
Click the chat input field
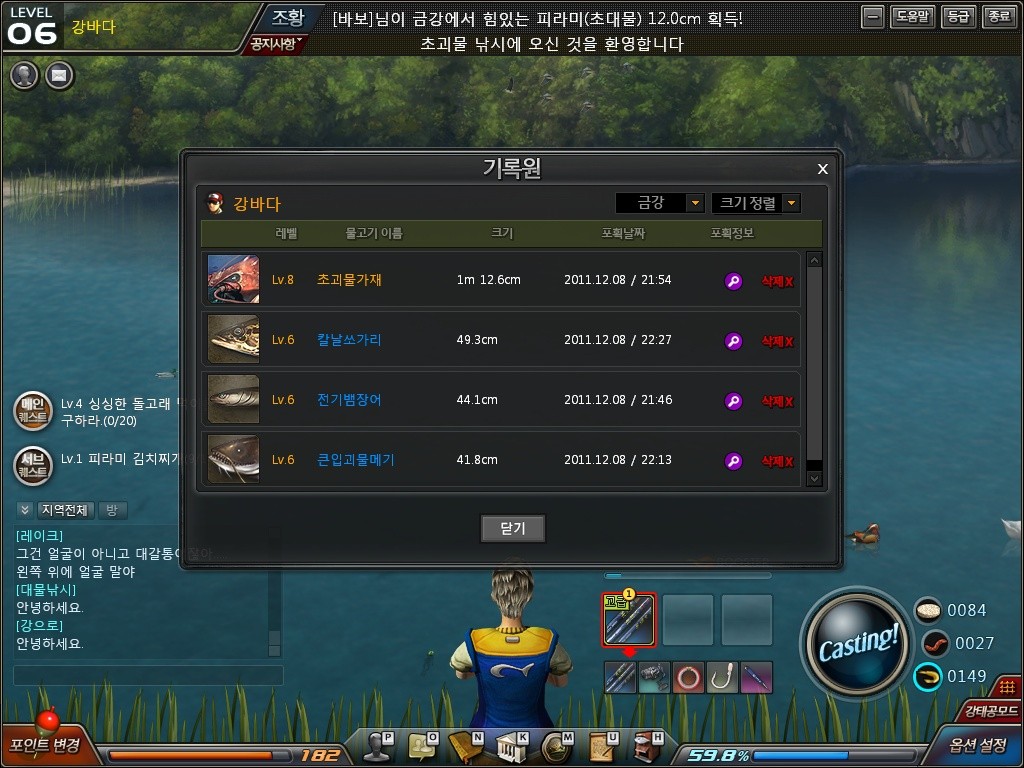click(148, 676)
